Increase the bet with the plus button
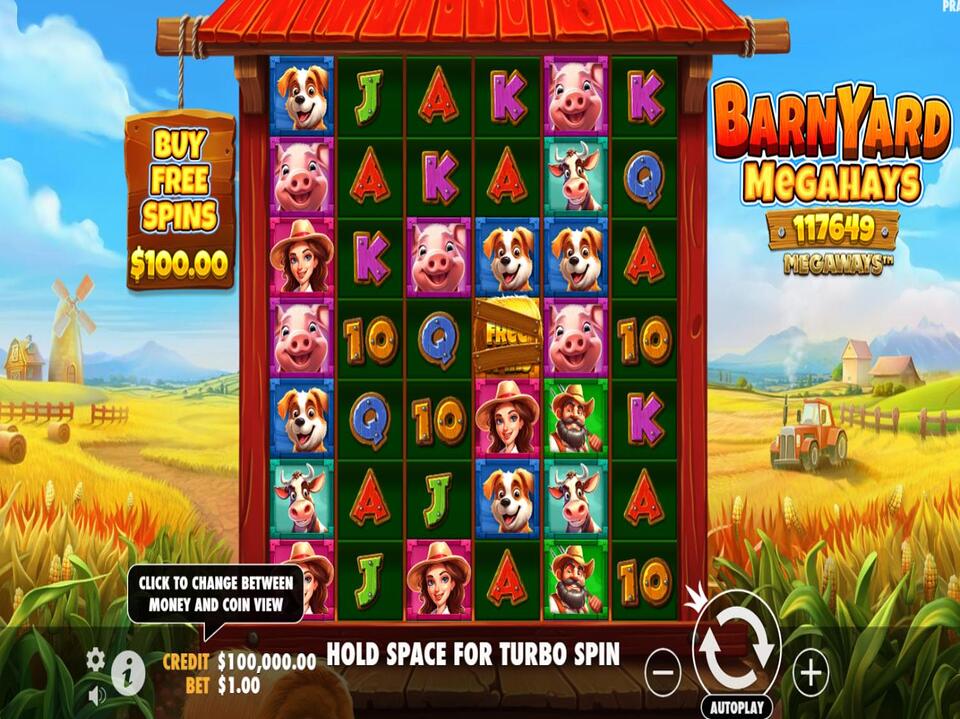The height and width of the screenshot is (719, 960). coord(810,671)
